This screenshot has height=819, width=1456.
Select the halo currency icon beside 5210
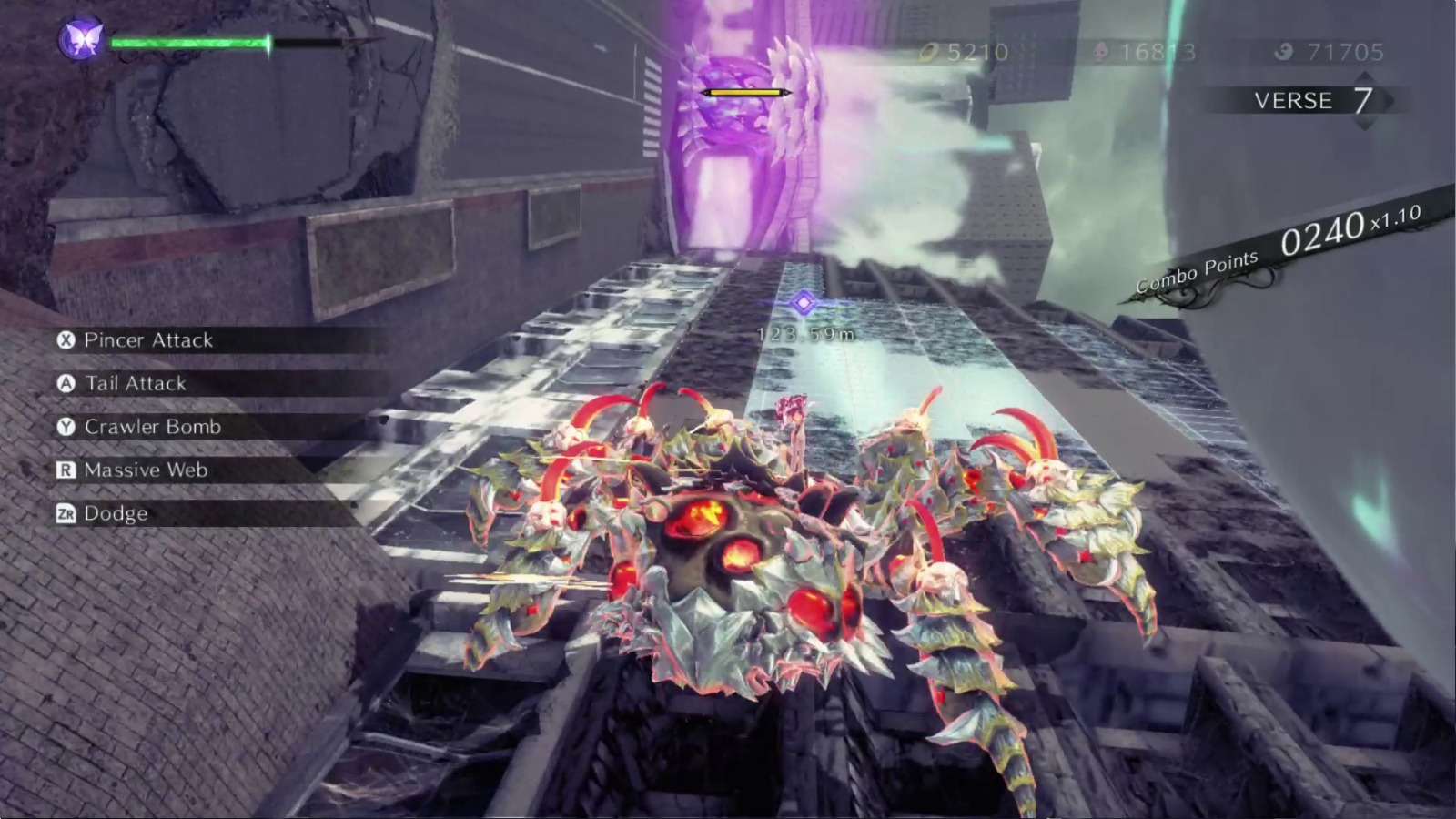point(930,52)
